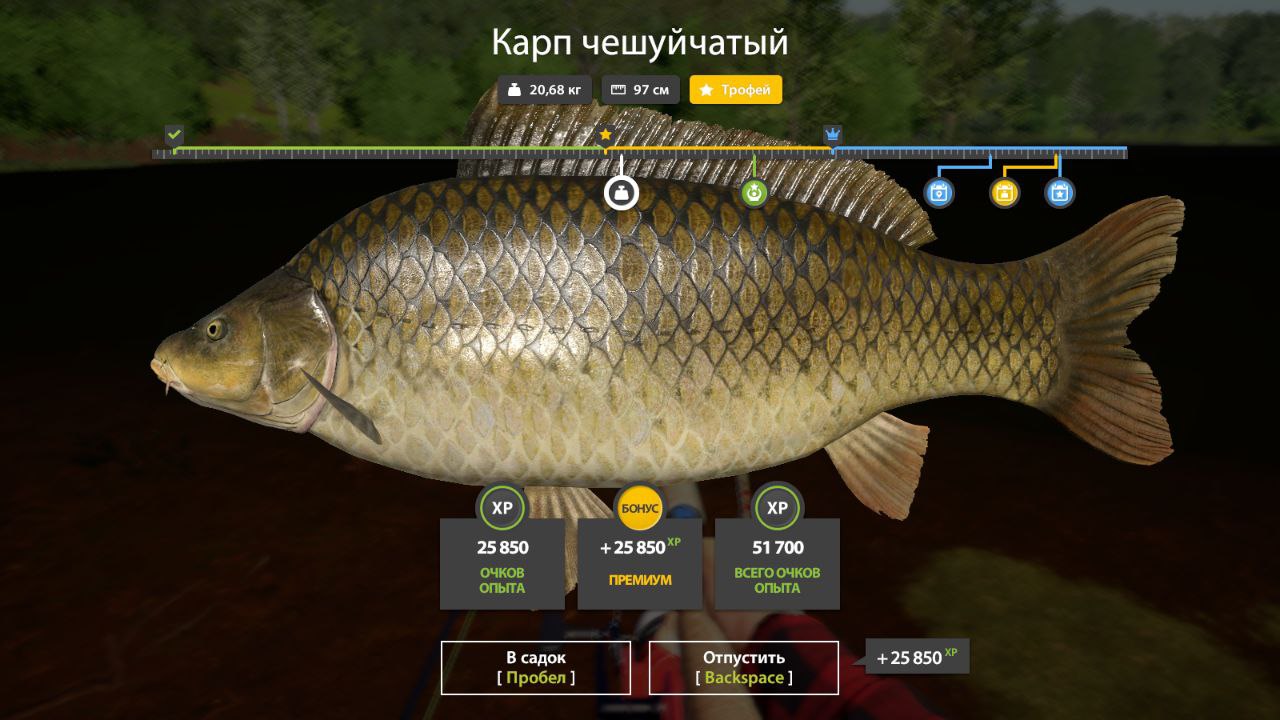Click the yellow star marker on the scale bar
This screenshot has width=1280, height=720.
607,132
